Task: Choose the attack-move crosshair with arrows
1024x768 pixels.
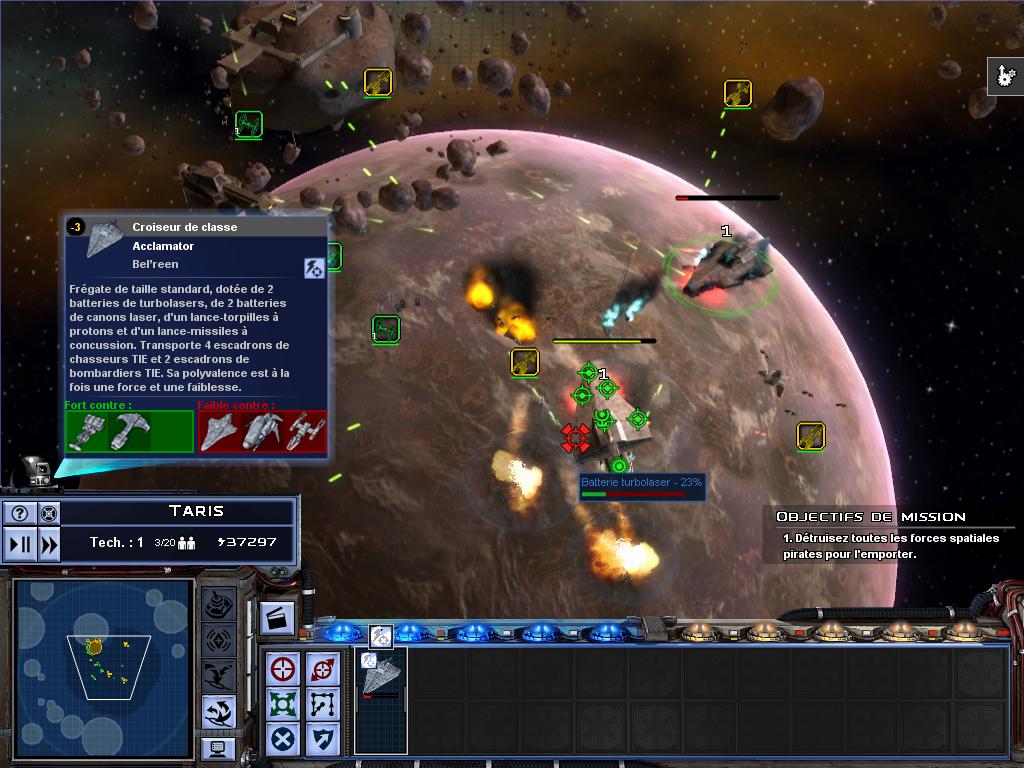Action: tap(321, 668)
